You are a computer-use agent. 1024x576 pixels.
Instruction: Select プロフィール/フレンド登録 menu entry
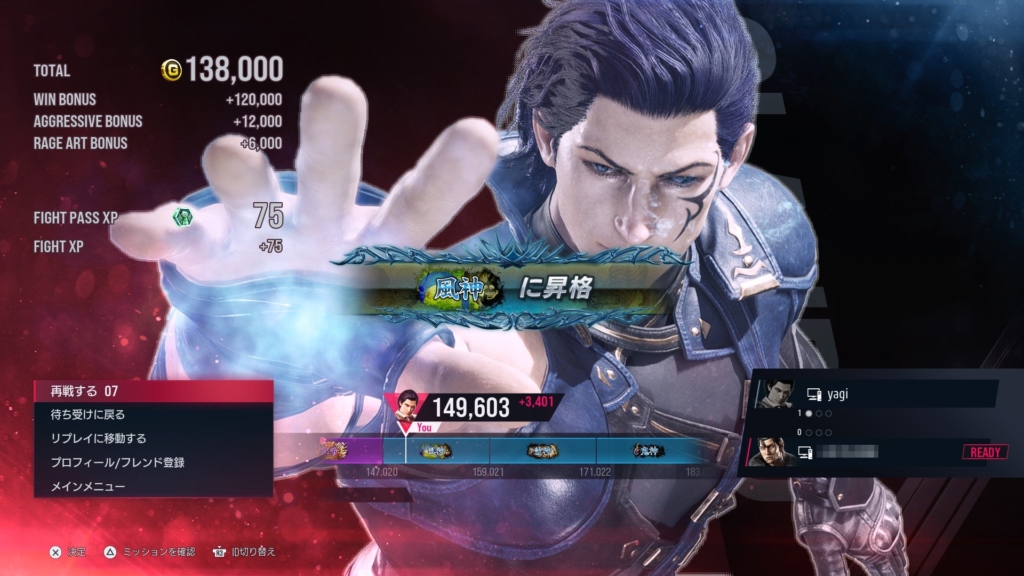click(152, 462)
